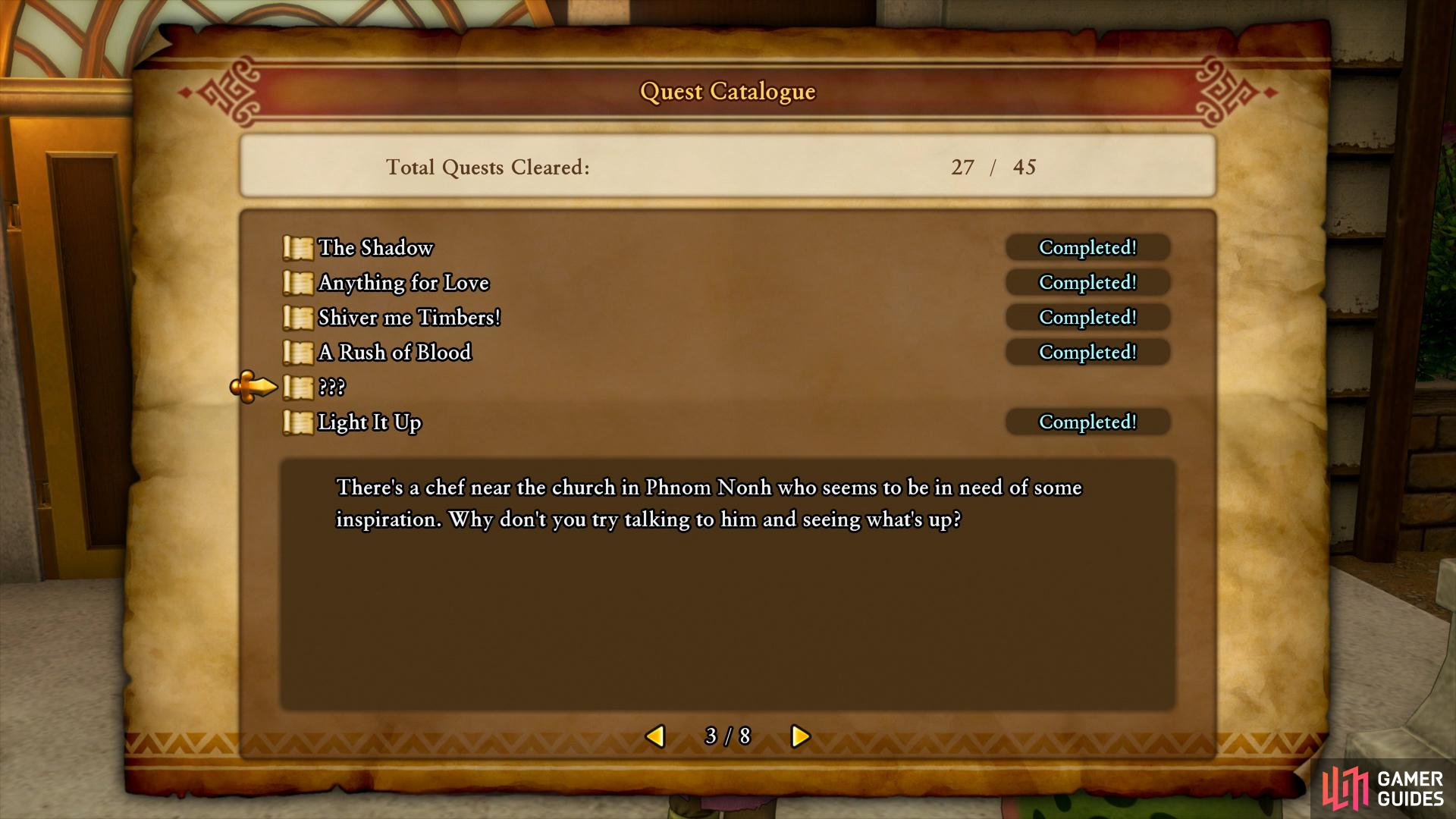This screenshot has width=1456, height=819.
Task: Click the book icon beside The Shadow quest
Action: [x=297, y=247]
